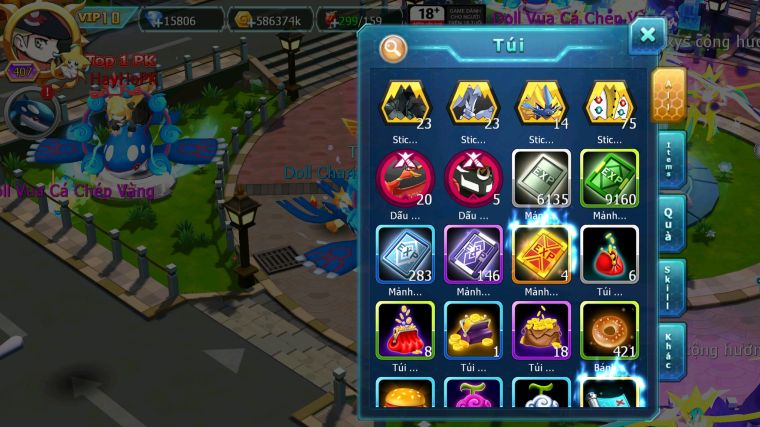
Task: Show the Khác category tab
Action: pos(670,351)
